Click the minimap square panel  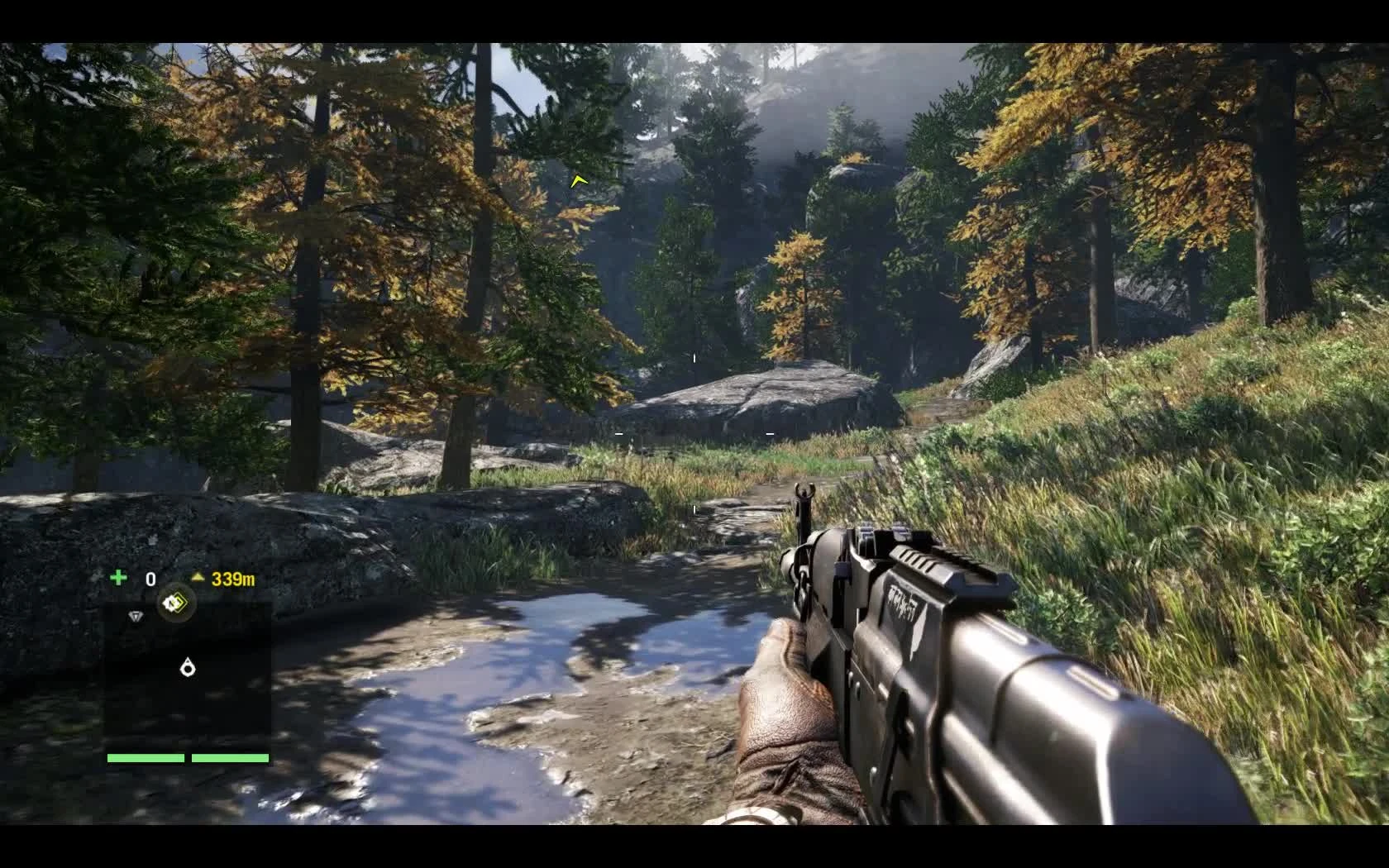click(x=189, y=678)
